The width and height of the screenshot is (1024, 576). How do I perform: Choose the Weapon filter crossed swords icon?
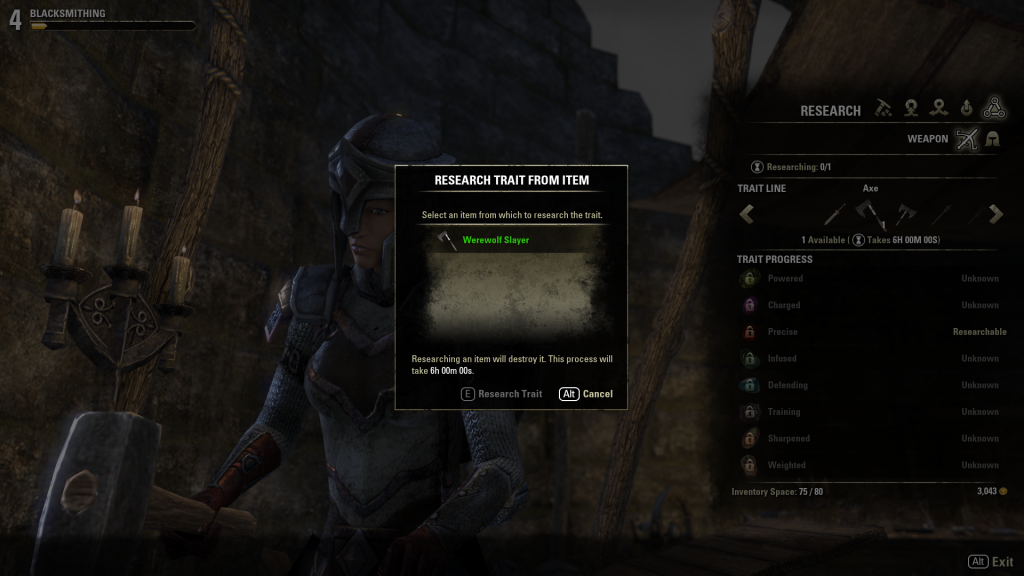[x=965, y=139]
